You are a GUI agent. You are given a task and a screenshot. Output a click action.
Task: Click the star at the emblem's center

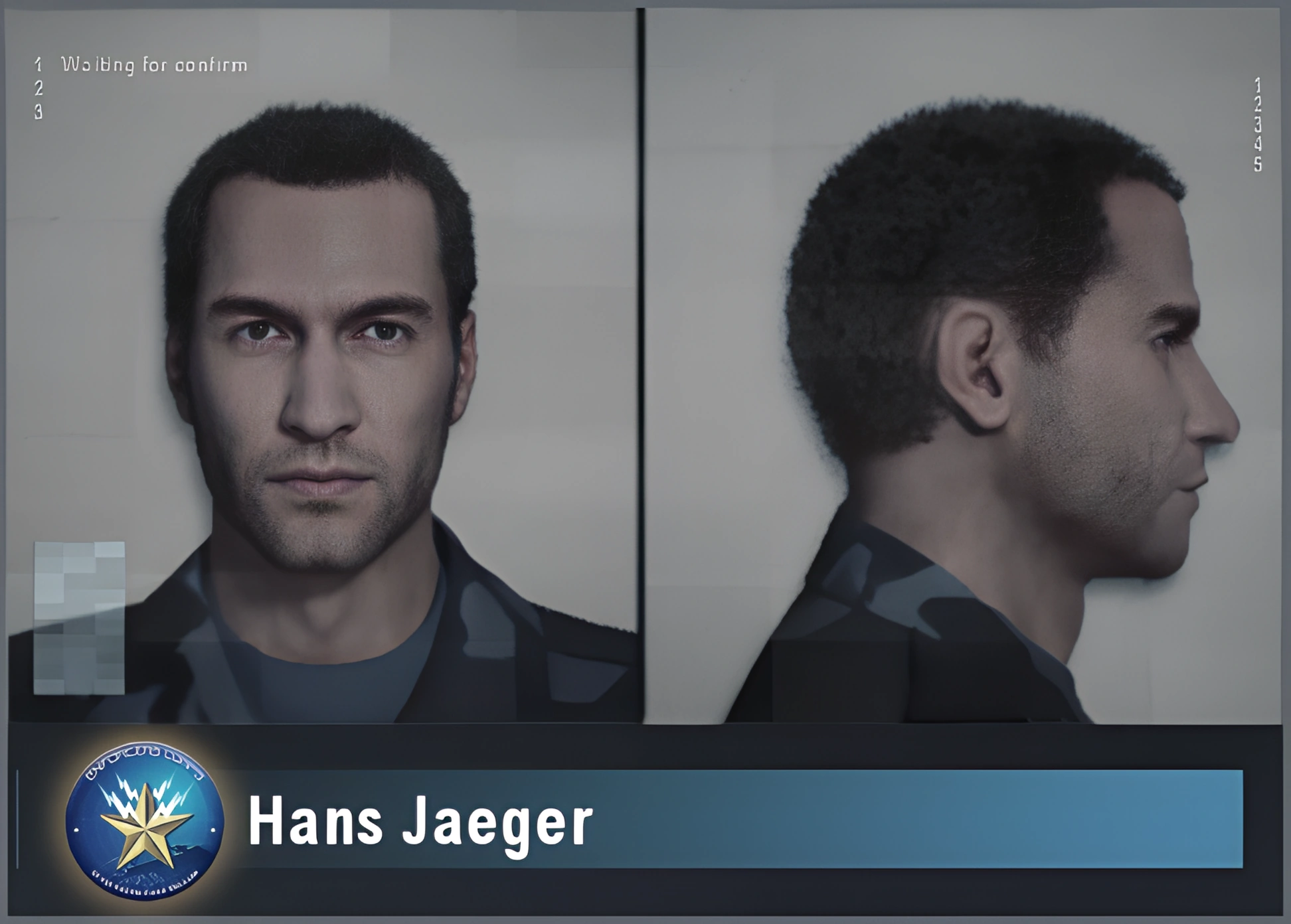click(x=147, y=830)
